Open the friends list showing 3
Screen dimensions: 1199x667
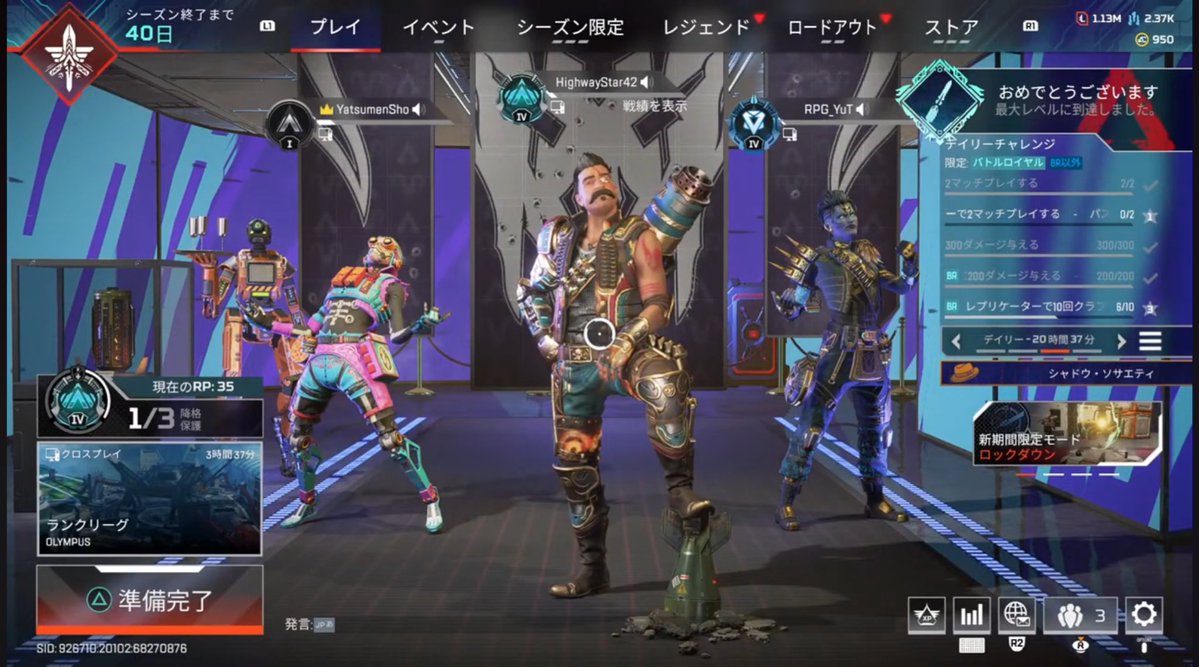coord(1080,615)
